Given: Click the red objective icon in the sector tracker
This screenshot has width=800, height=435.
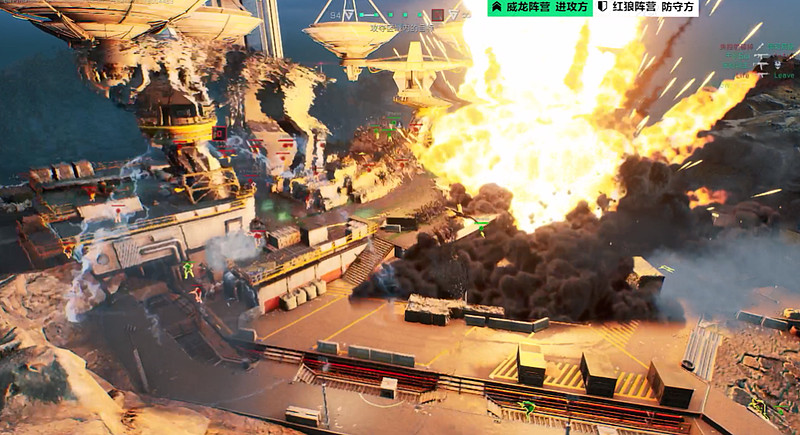Looking at the screenshot, I should (437, 16).
